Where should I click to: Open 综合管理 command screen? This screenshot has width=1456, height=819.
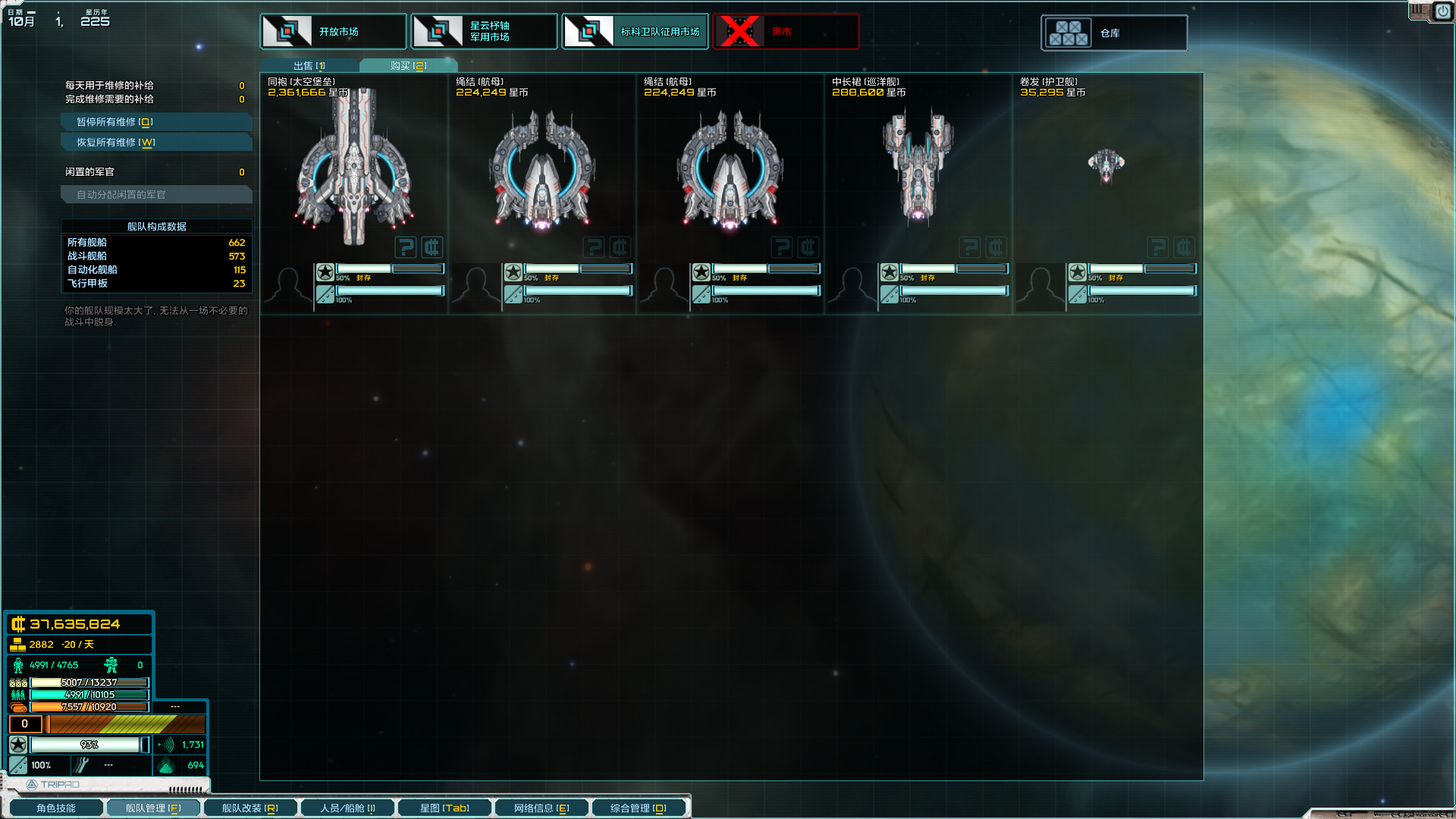pos(639,808)
